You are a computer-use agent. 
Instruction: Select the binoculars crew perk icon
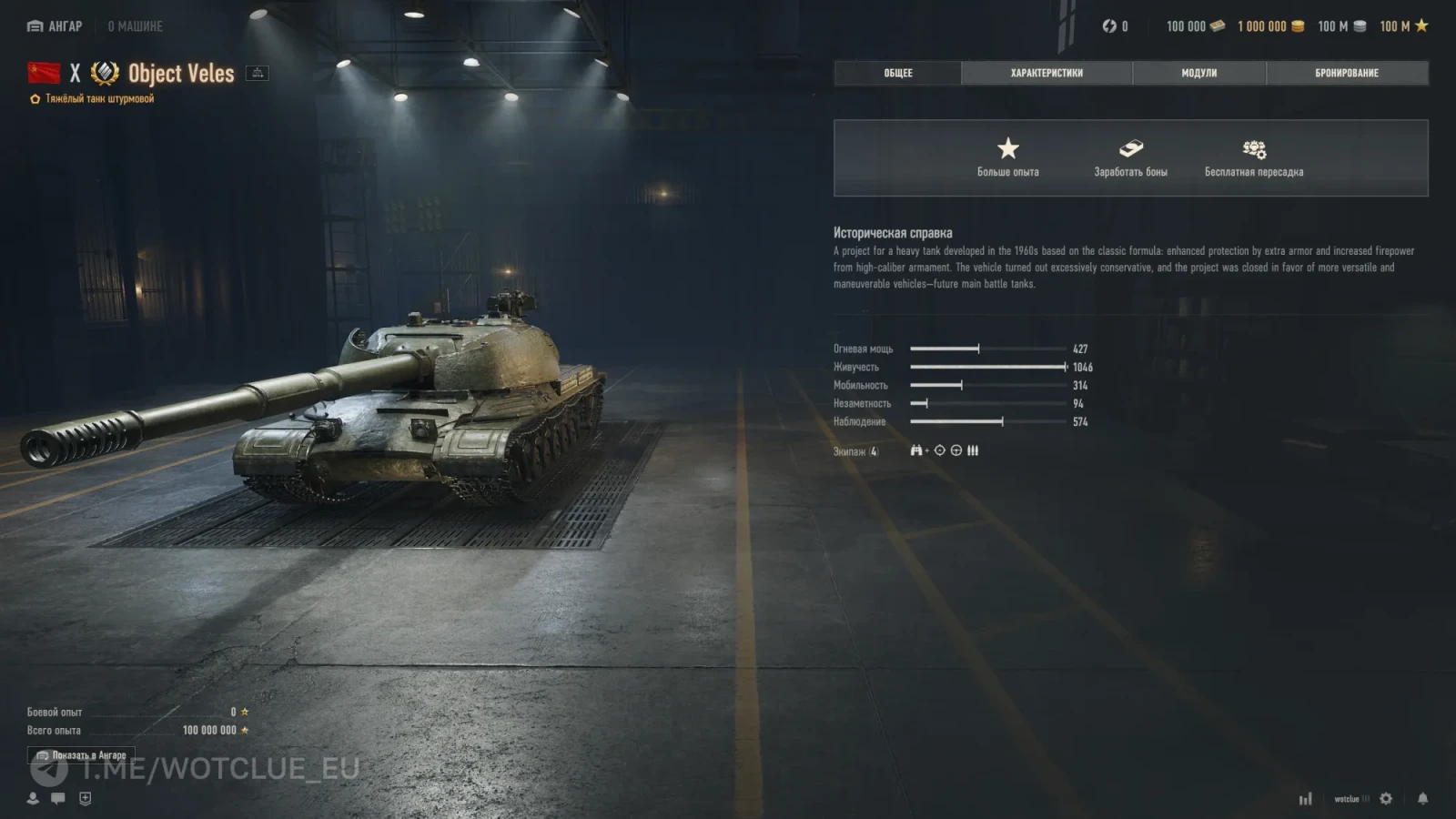click(916, 450)
